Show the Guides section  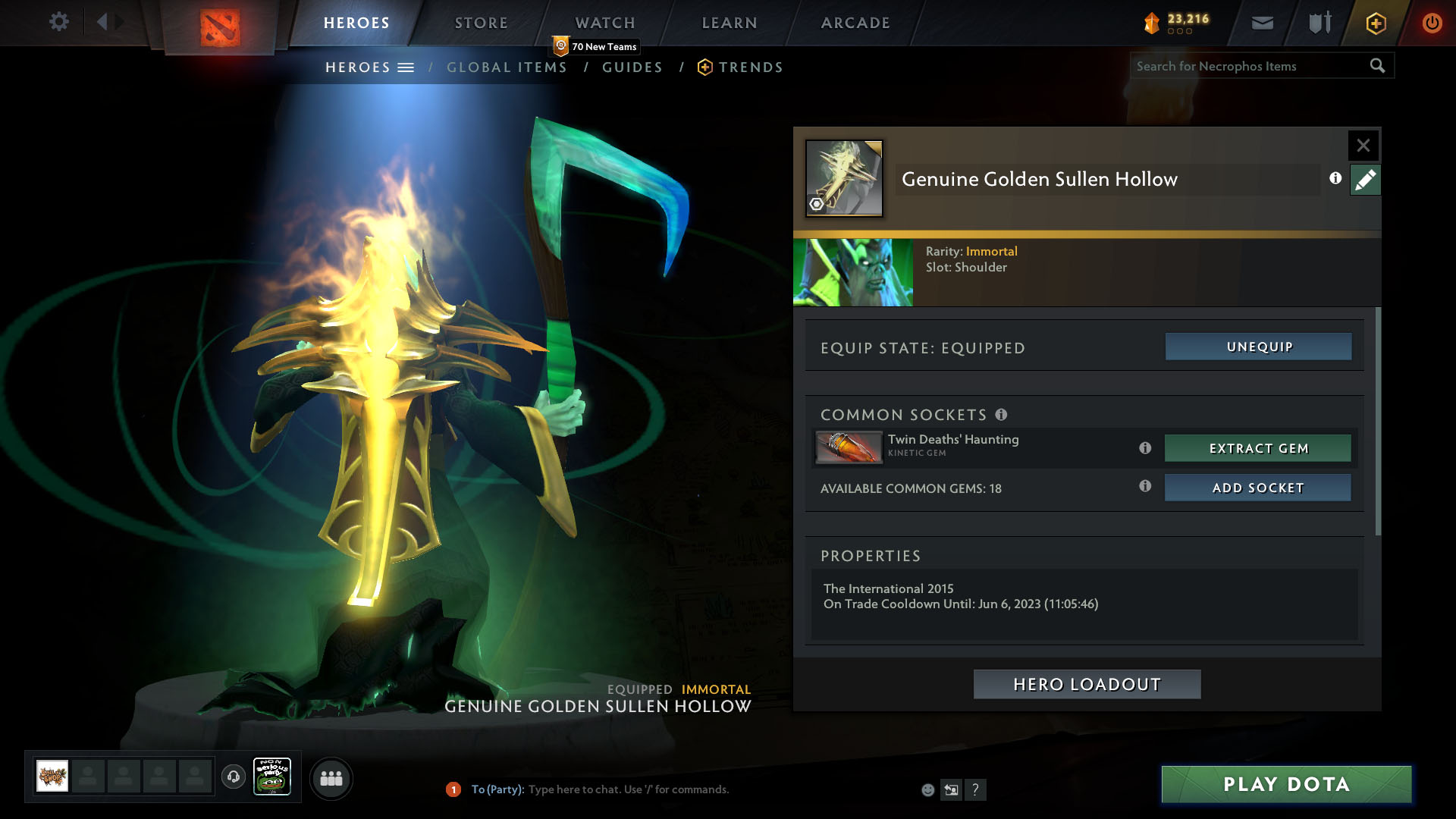(x=632, y=67)
